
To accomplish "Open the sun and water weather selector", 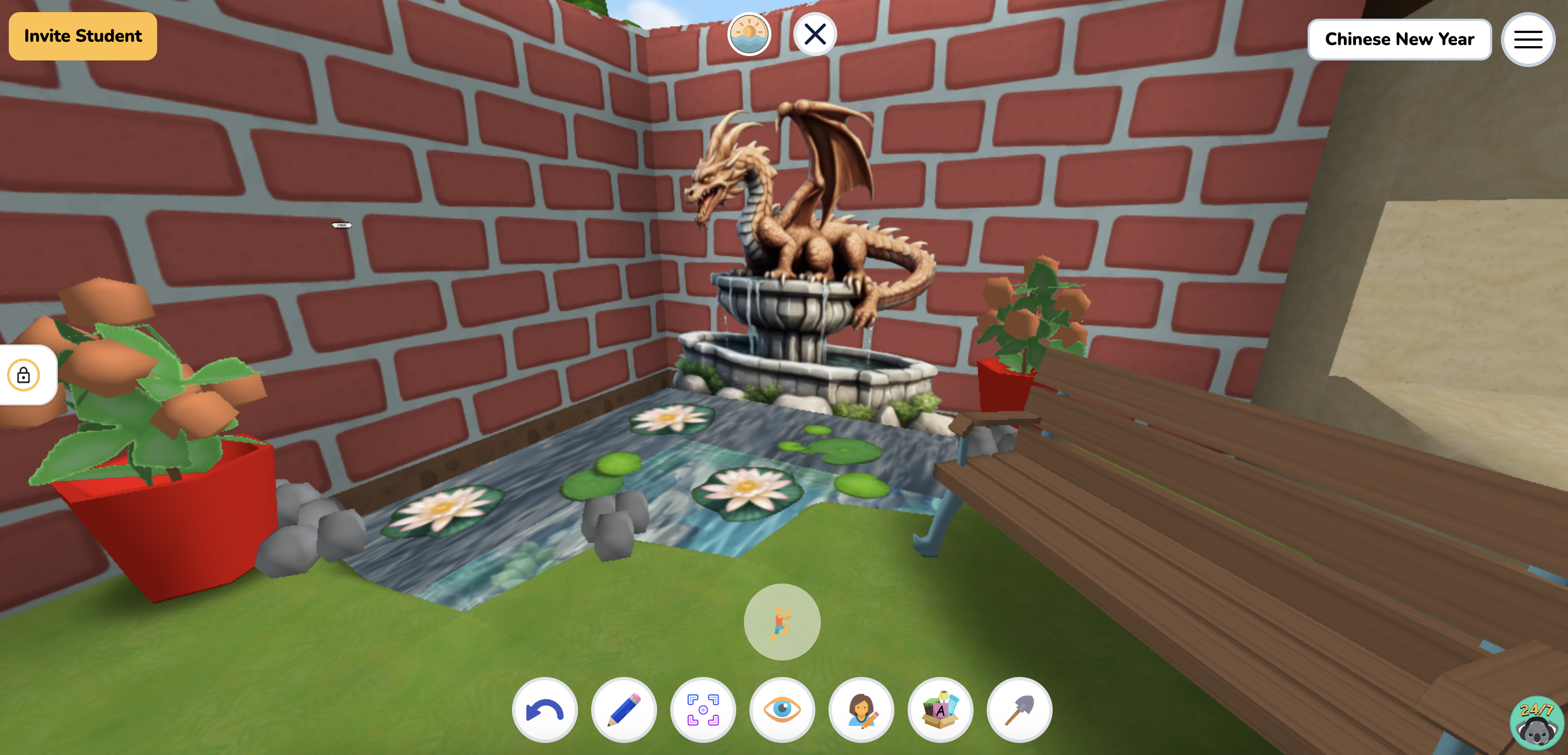I will pyautogui.click(x=749, y=35).
